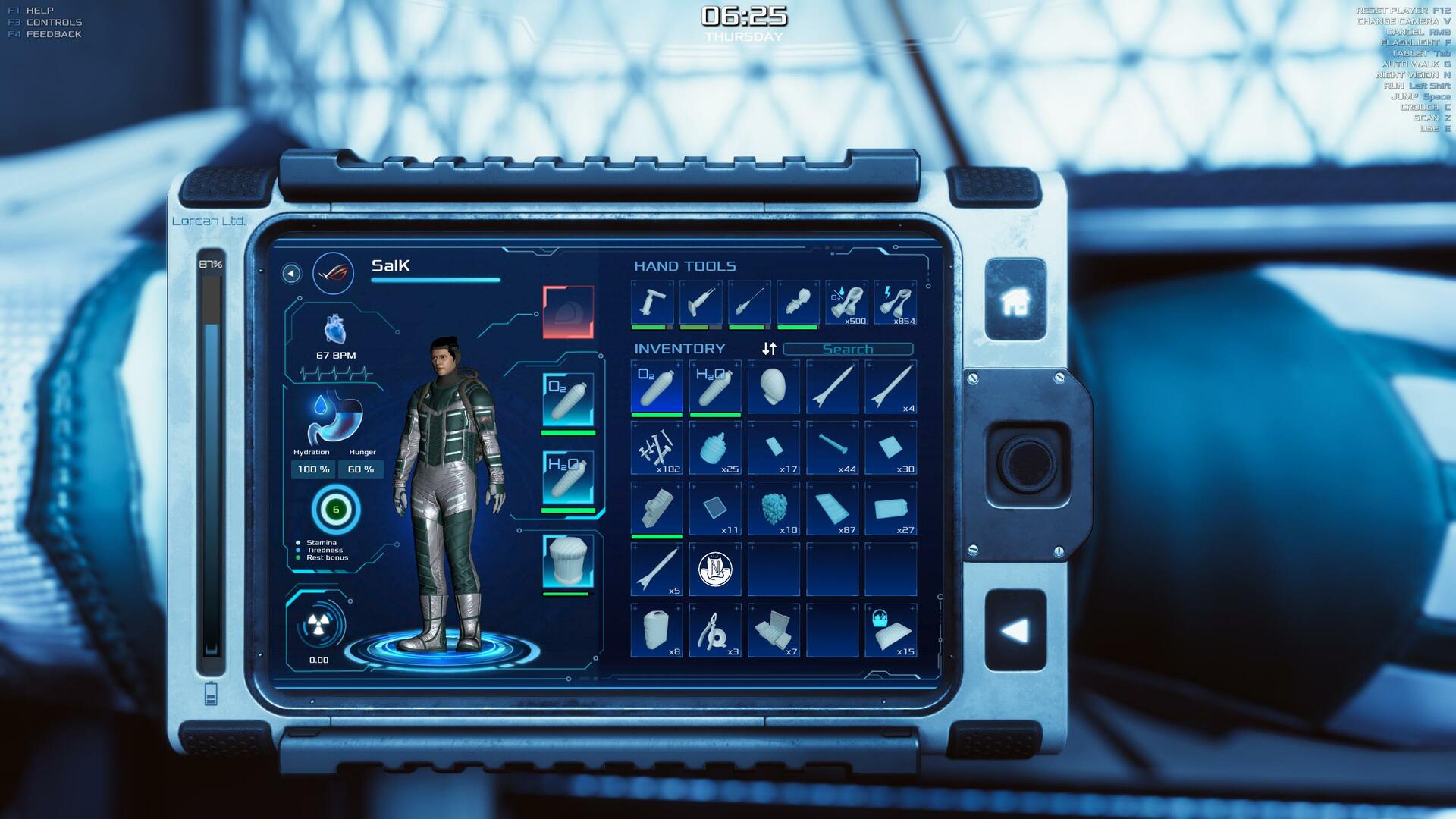Pick the O2 hose hand tool x500

pos(846,303)
